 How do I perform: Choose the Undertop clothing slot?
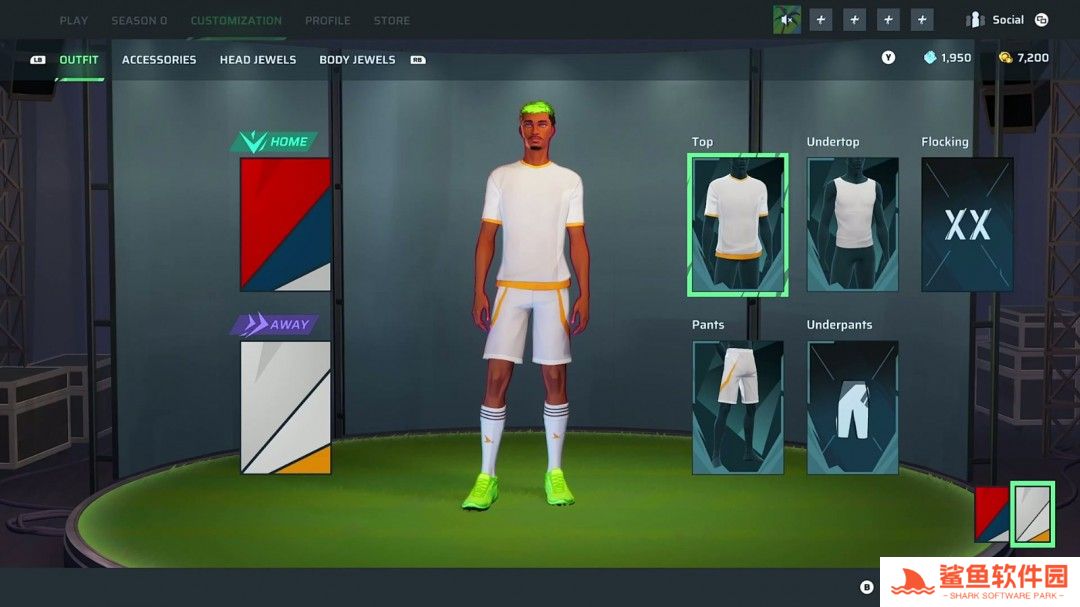pos(852,224)
